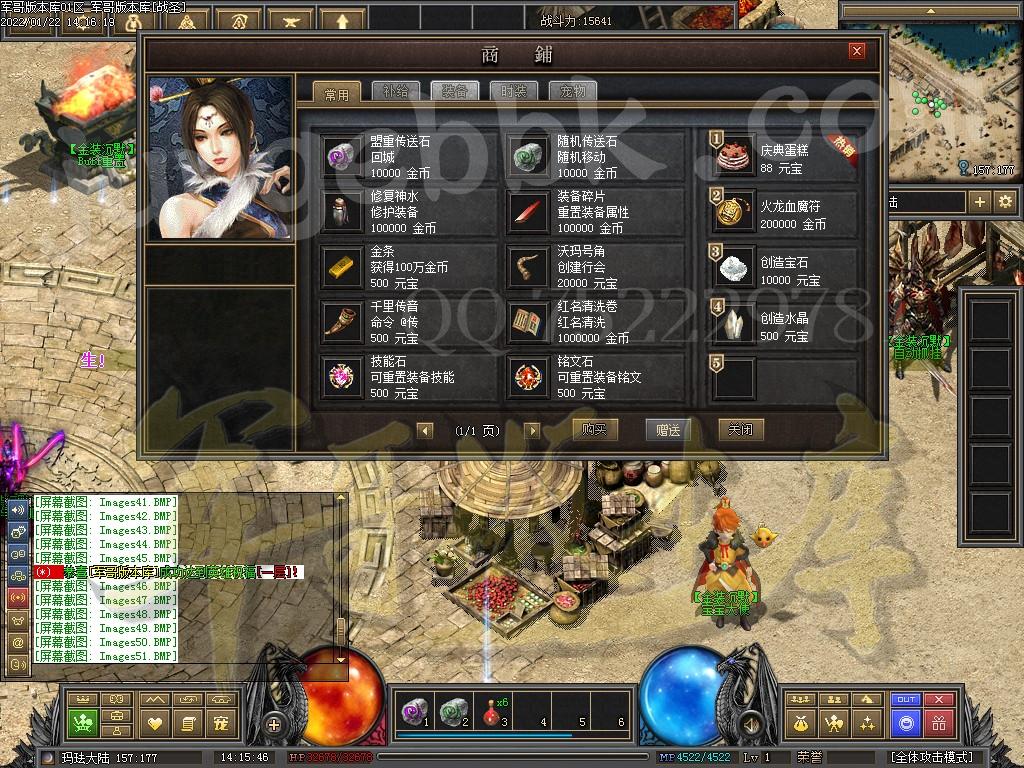Click the 关闭 close button
Screen dimensions: 1024x768
coord(741,430)
